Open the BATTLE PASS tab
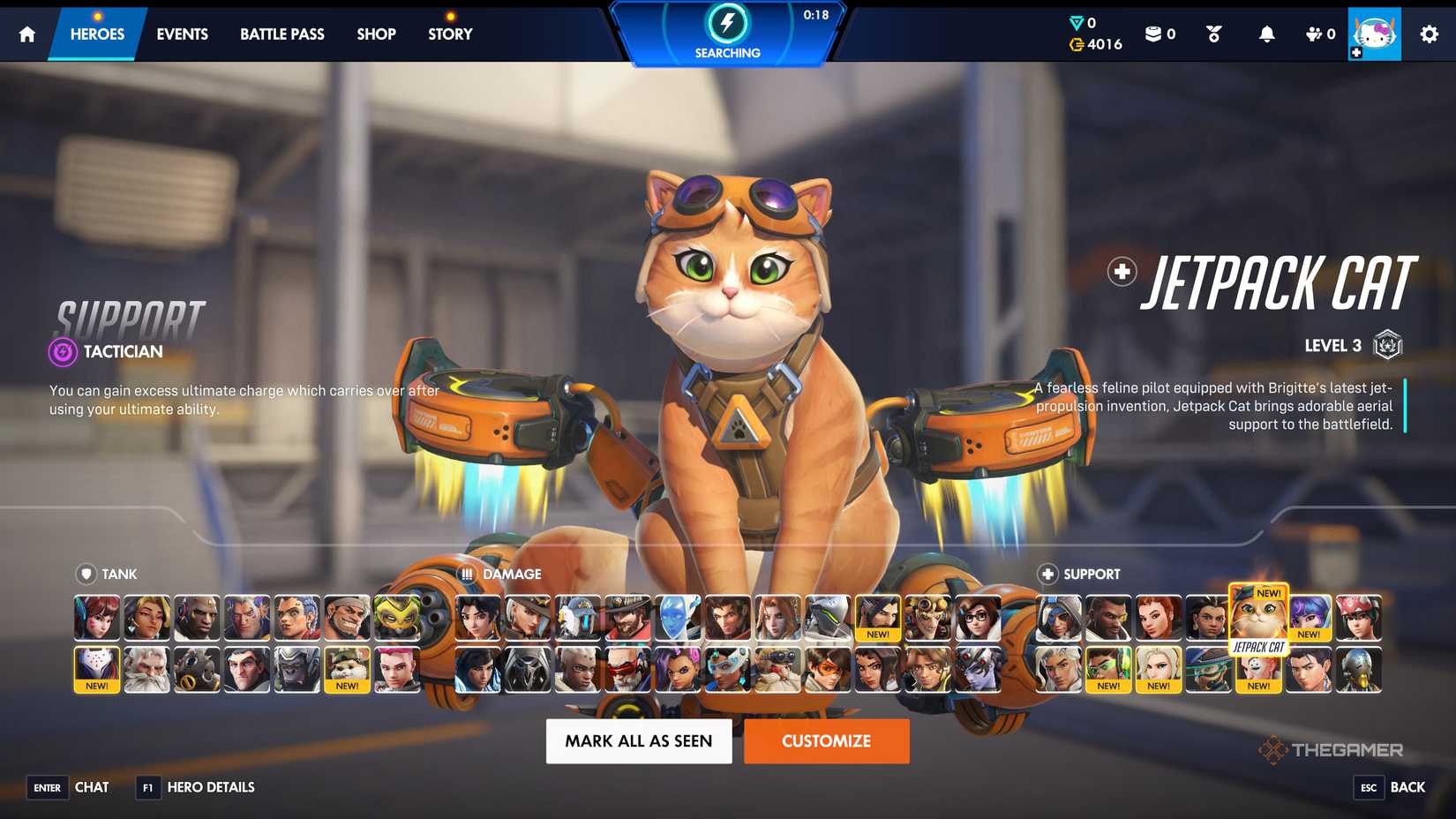The height and width of the screenshot is (819, 1456). (x=281, y=34)
